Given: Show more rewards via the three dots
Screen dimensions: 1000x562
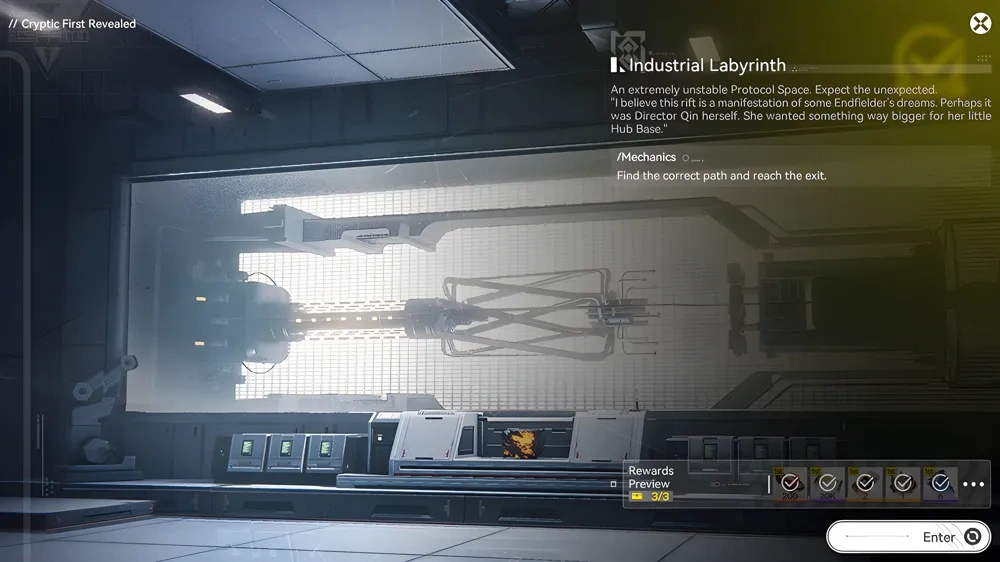Looking at the screenshot, I should tap(973, 485).
